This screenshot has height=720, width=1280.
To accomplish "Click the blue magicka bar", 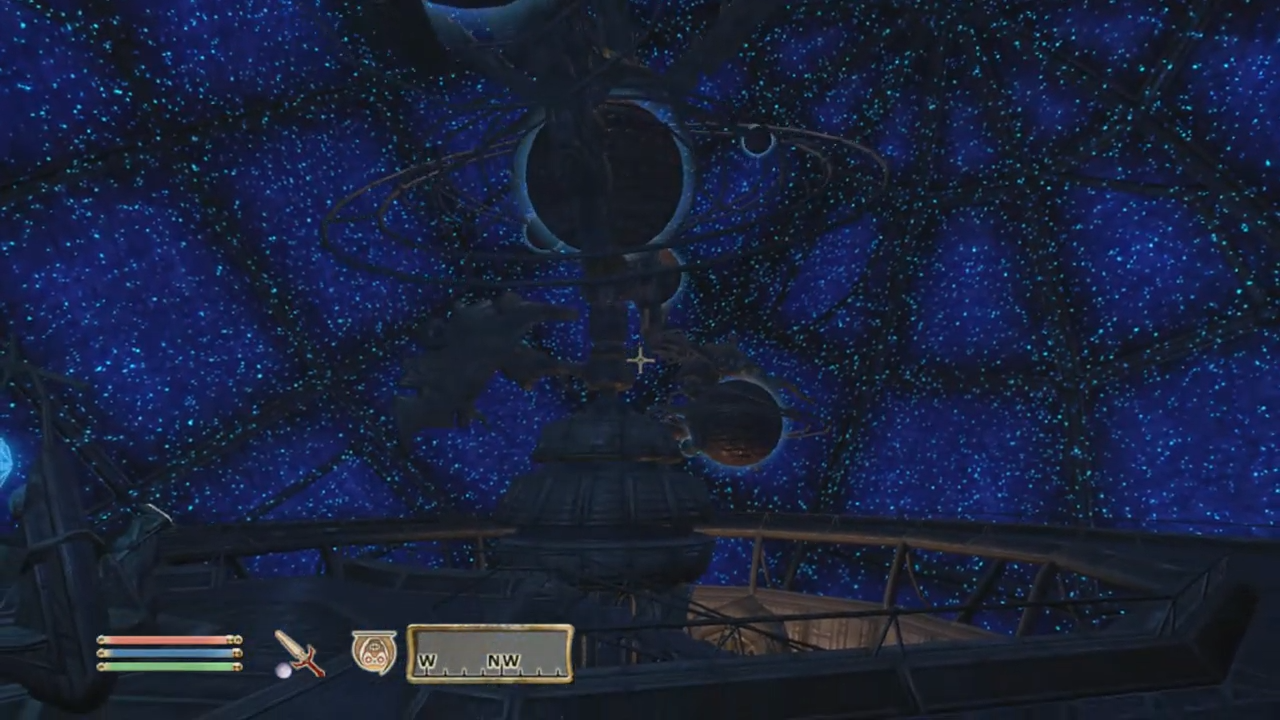I will pos(165,655).
